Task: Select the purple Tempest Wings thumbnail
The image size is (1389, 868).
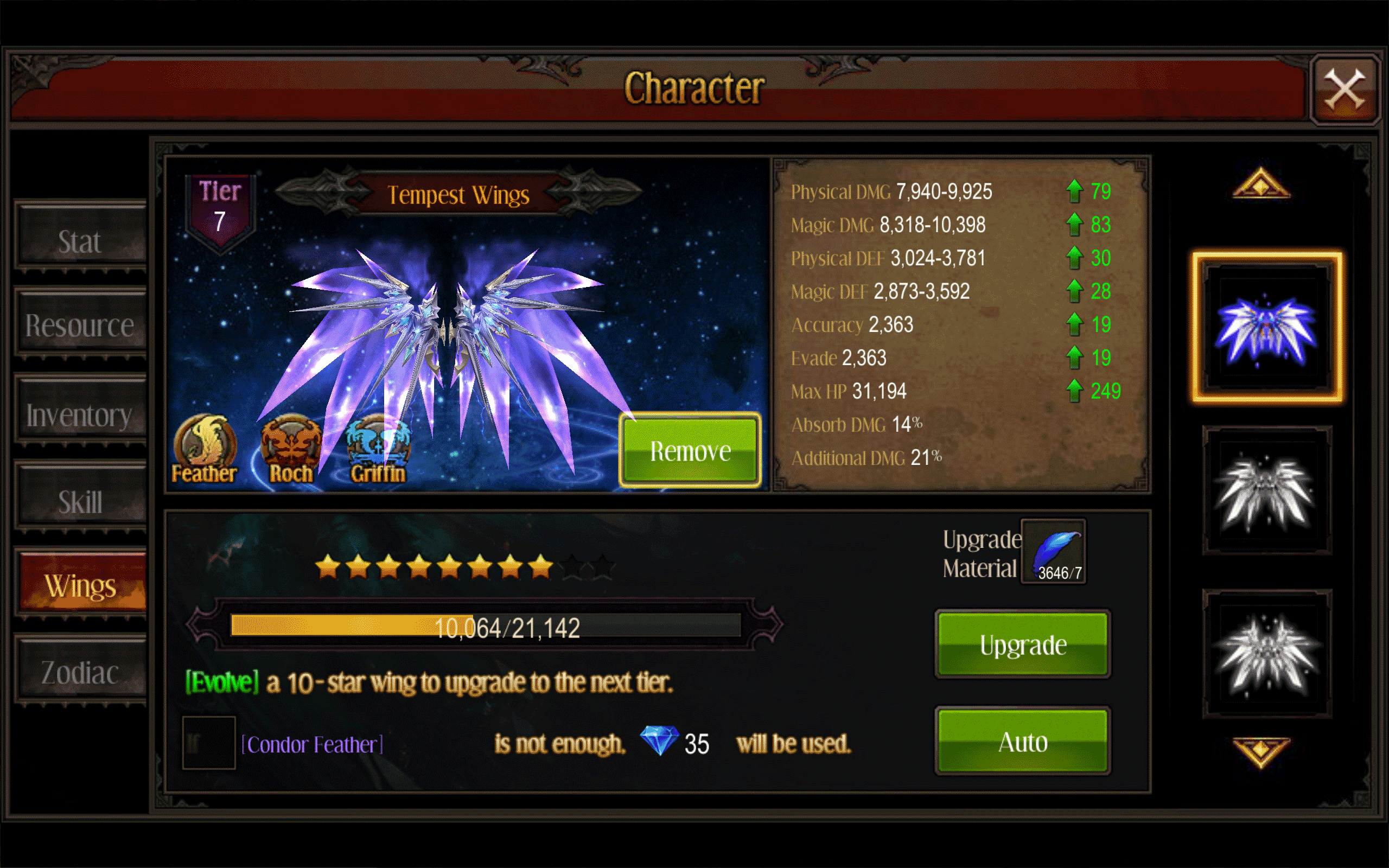Action: tap(1267, 328)
